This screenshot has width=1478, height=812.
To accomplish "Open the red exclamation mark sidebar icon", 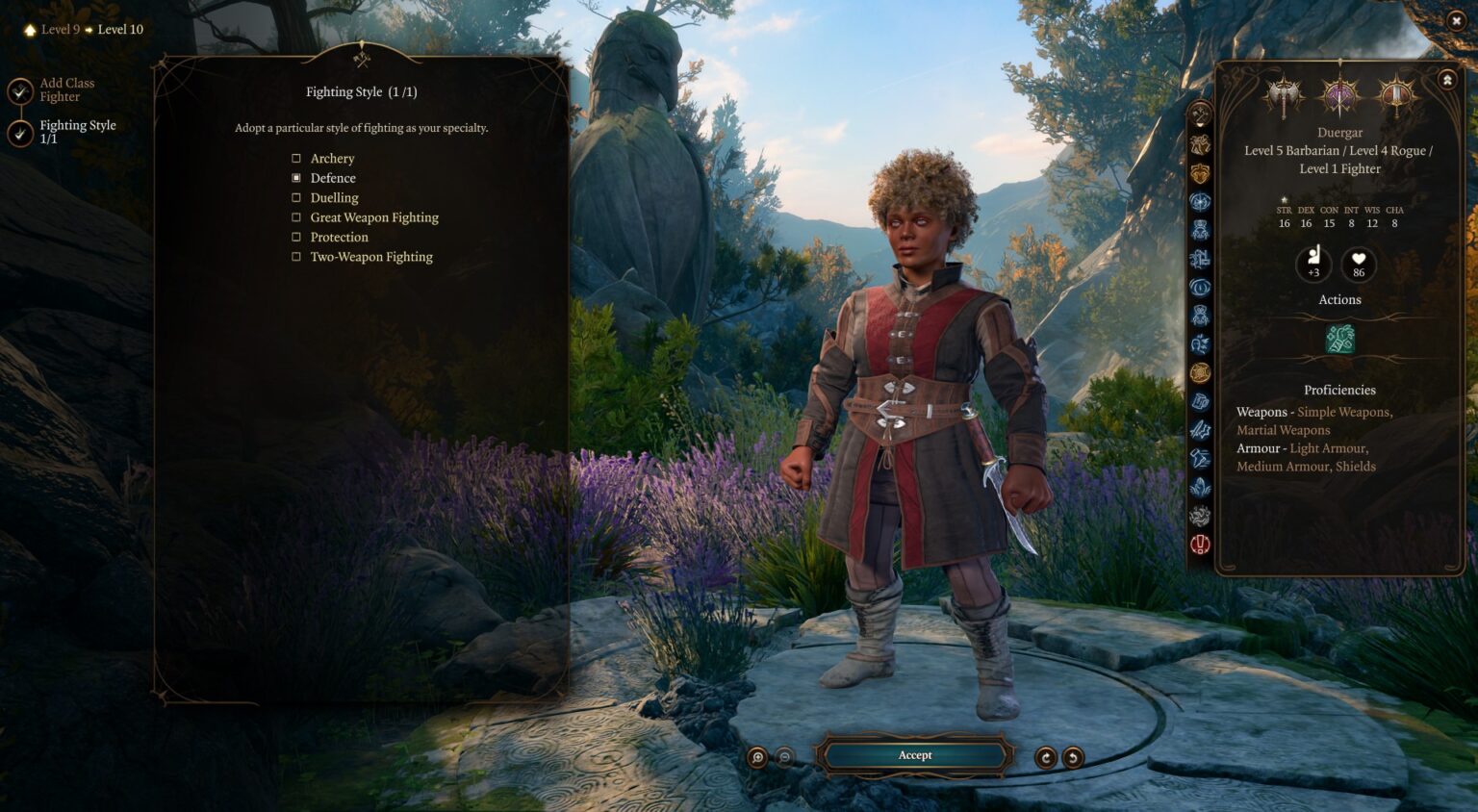I will pyautogui.click(x=1200, y=545).
